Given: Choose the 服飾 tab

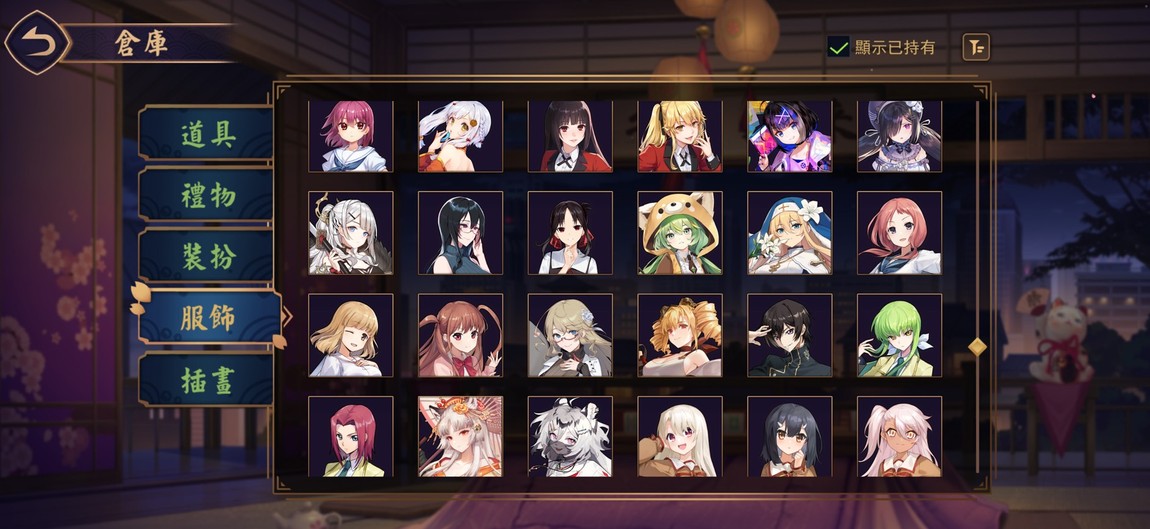Looking at the screenshot, I should pyautogui.click(x=207, y=318).
